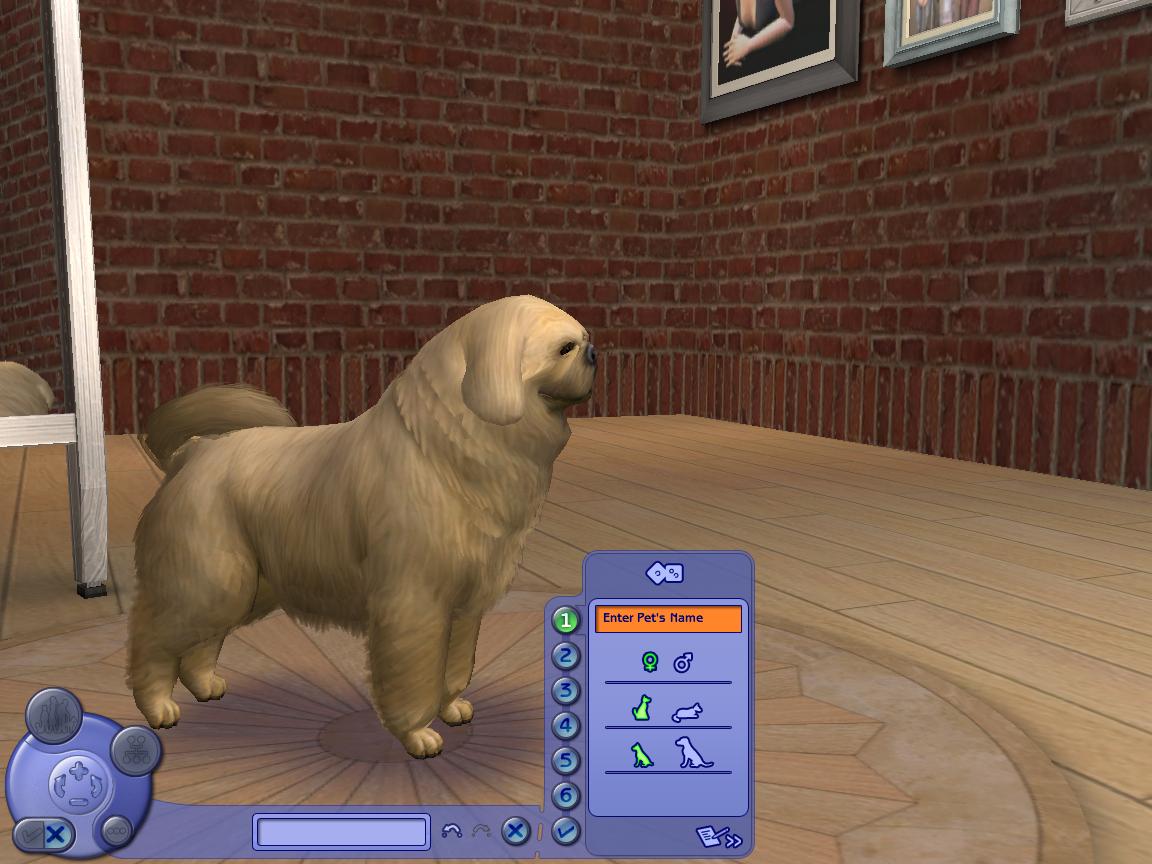The image size is (1152, 864).
Task: Randomize the pet with the dice icon
Action: [665, 573]
